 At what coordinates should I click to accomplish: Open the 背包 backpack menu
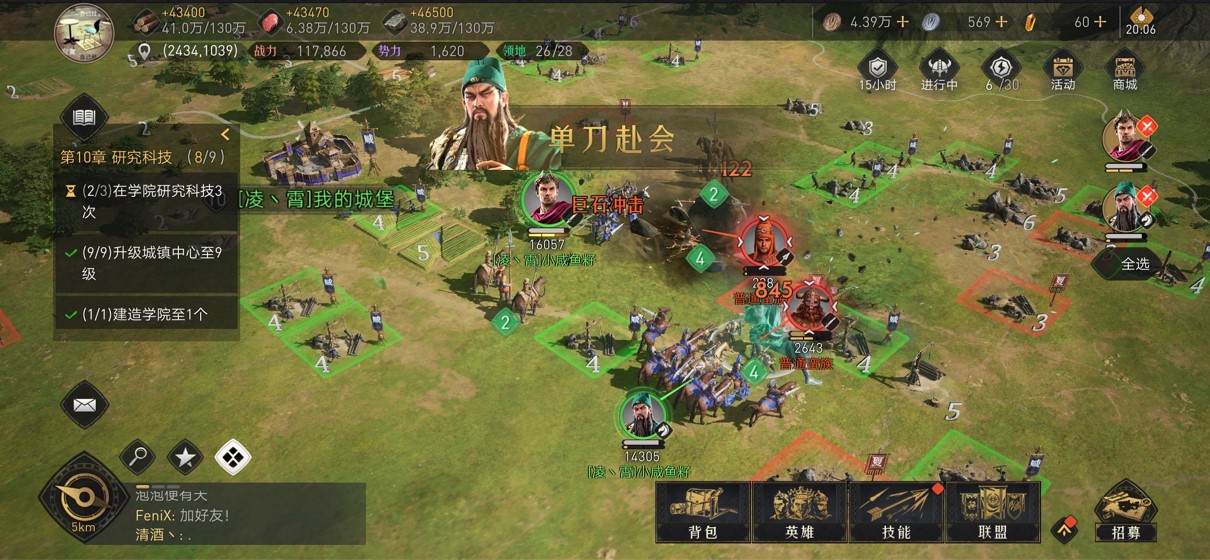pyautogui.click(x=703, y=514)
